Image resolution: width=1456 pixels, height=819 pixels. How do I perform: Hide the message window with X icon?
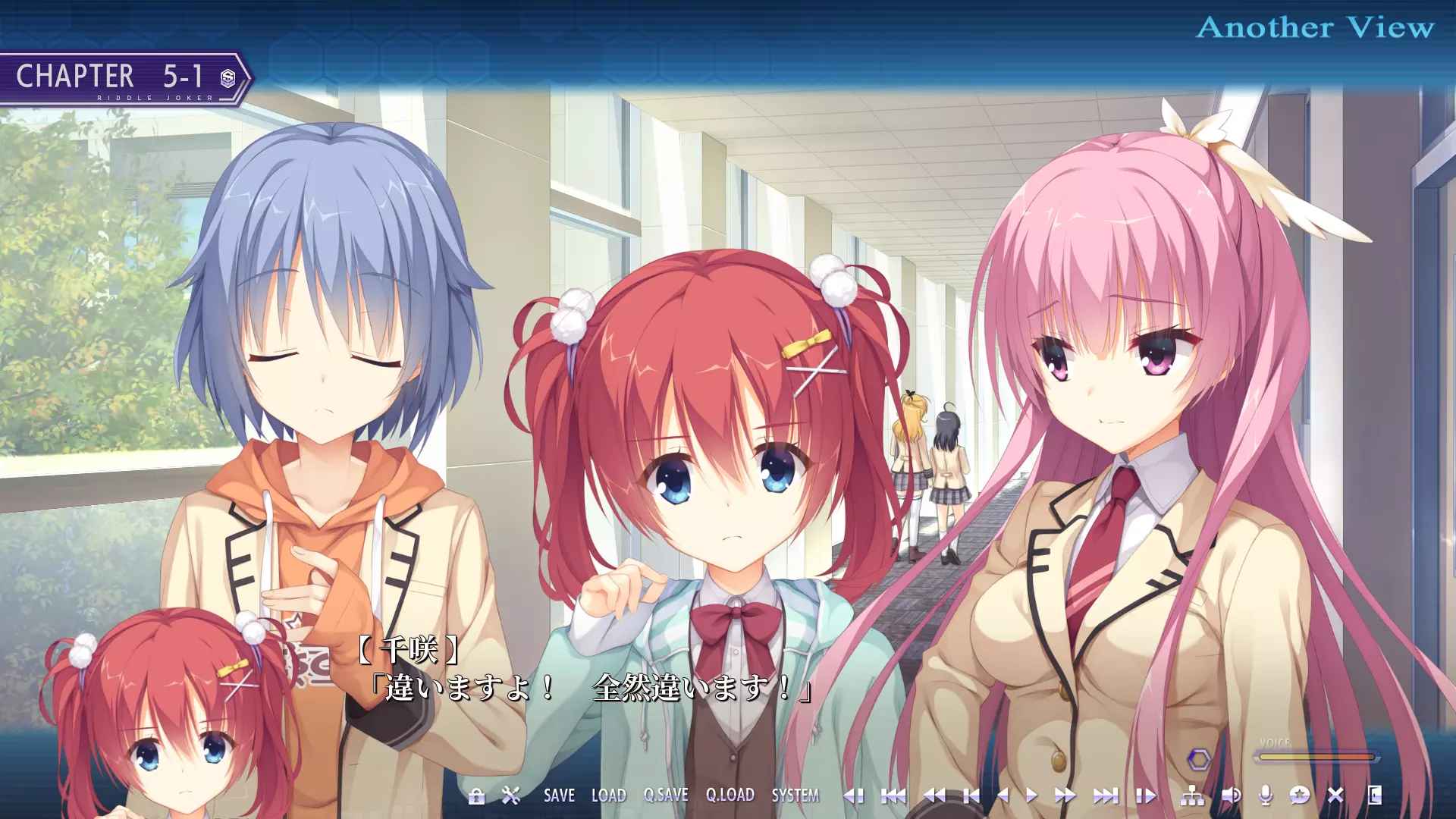(x=1335, y=795)
